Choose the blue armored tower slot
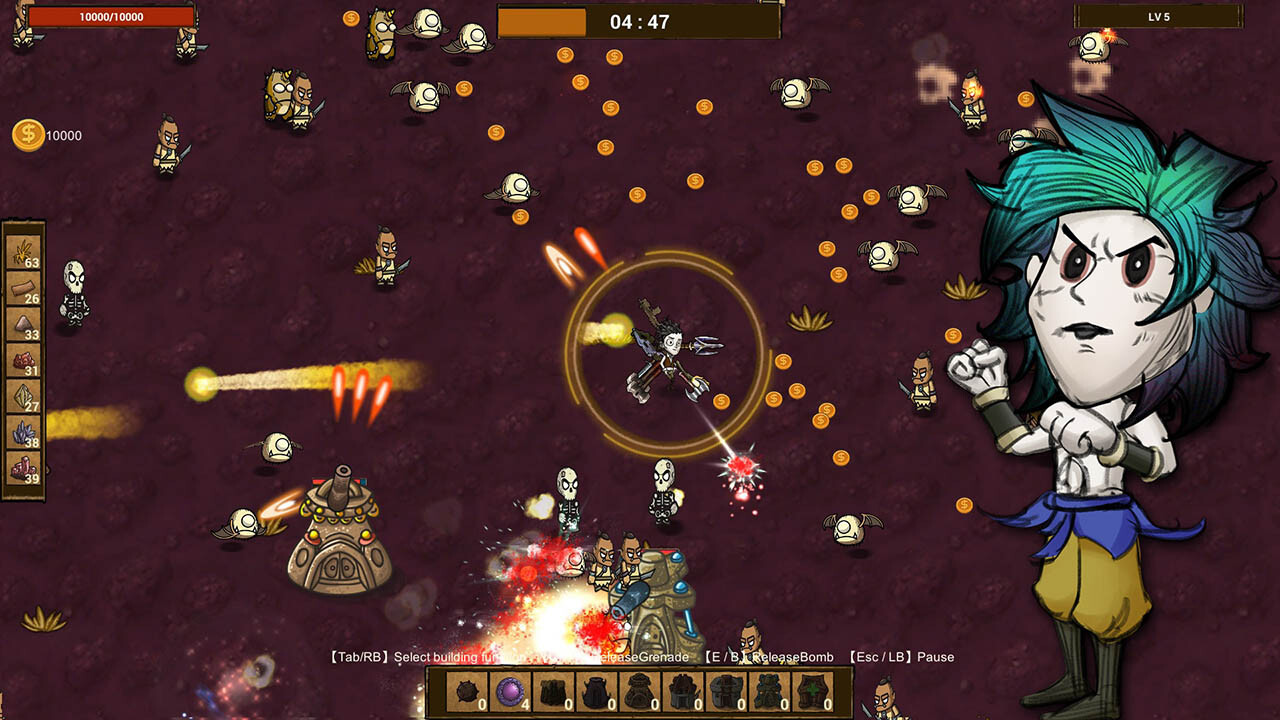This screenshot has width=1280, height=720. pos(770,692)
